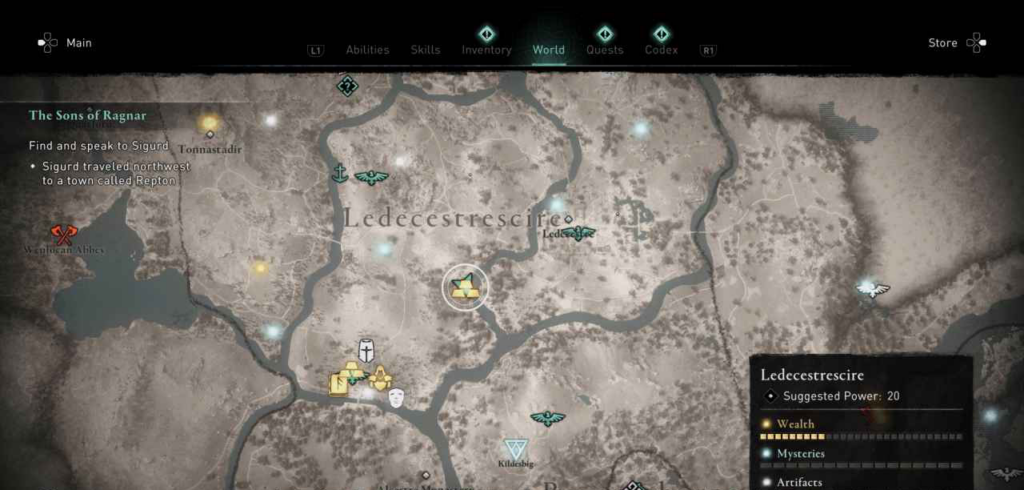Select the question mark diamond marker
1024x490 pixels.
(x=347, y=85)
